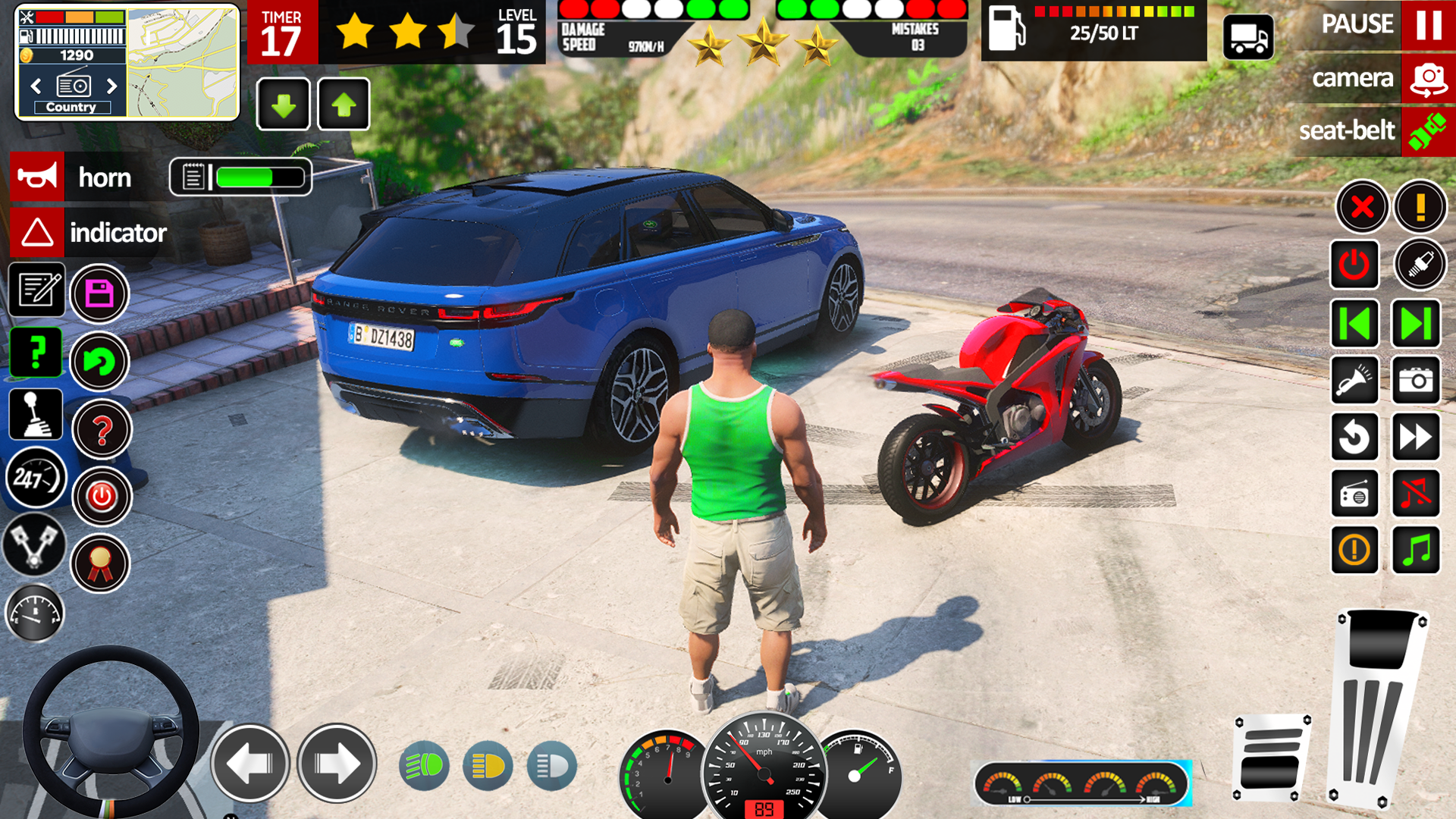Open the gear shifter control
The height and width of the screenshot is (819, 1456).
[36, 415]
